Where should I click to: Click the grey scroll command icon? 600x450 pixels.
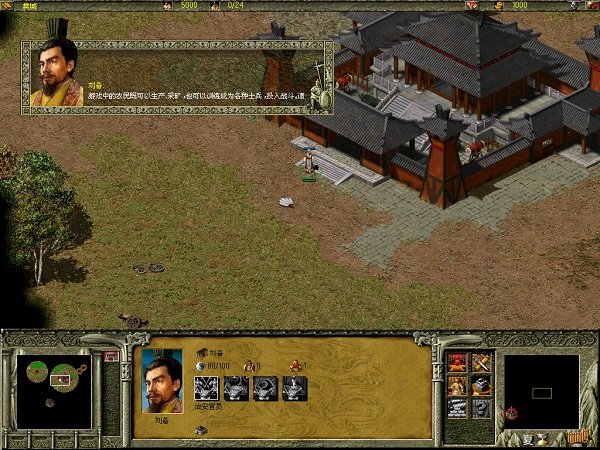[457, 408]
